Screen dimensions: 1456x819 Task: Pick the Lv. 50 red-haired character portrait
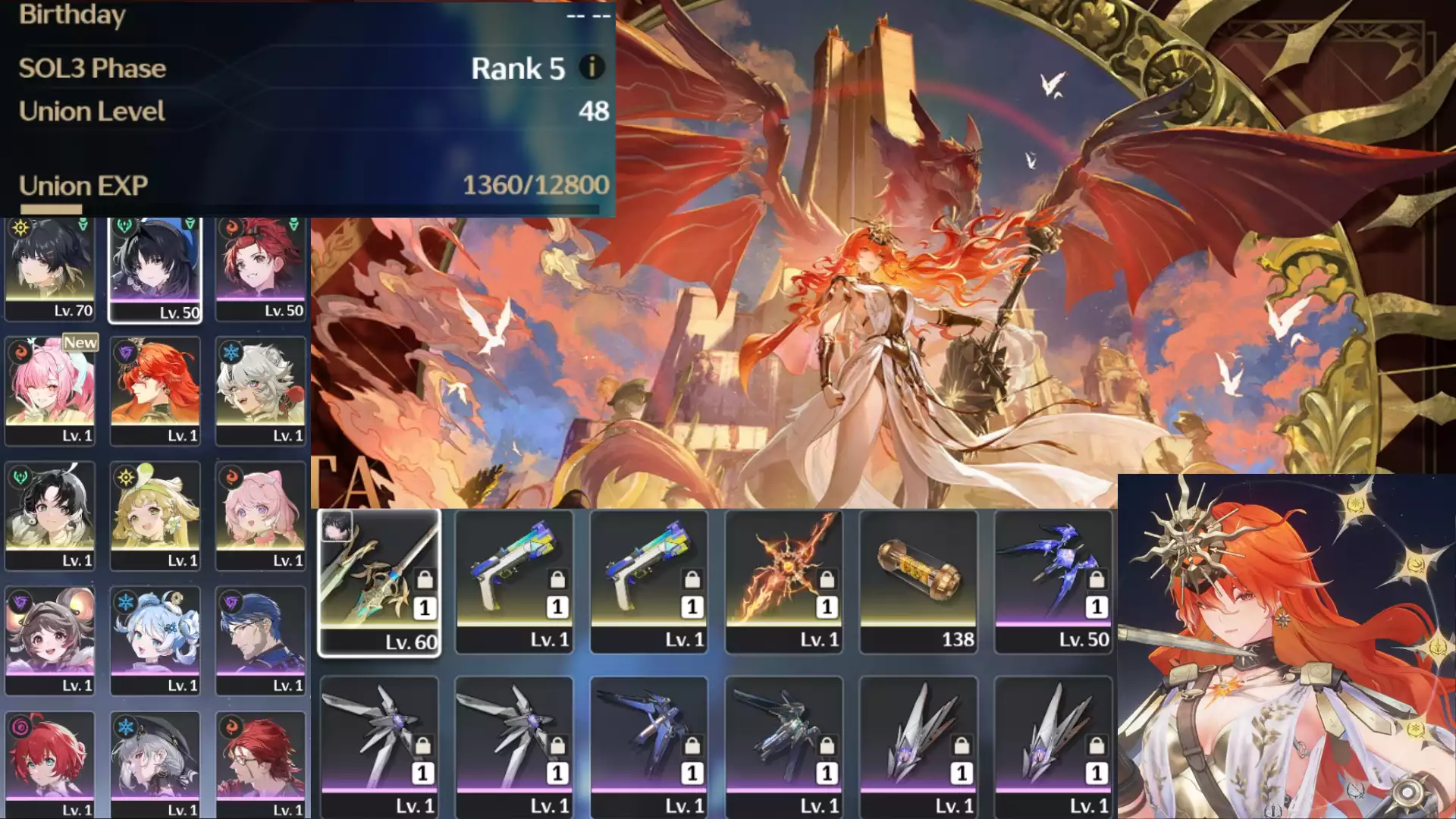tap(261, 269)
